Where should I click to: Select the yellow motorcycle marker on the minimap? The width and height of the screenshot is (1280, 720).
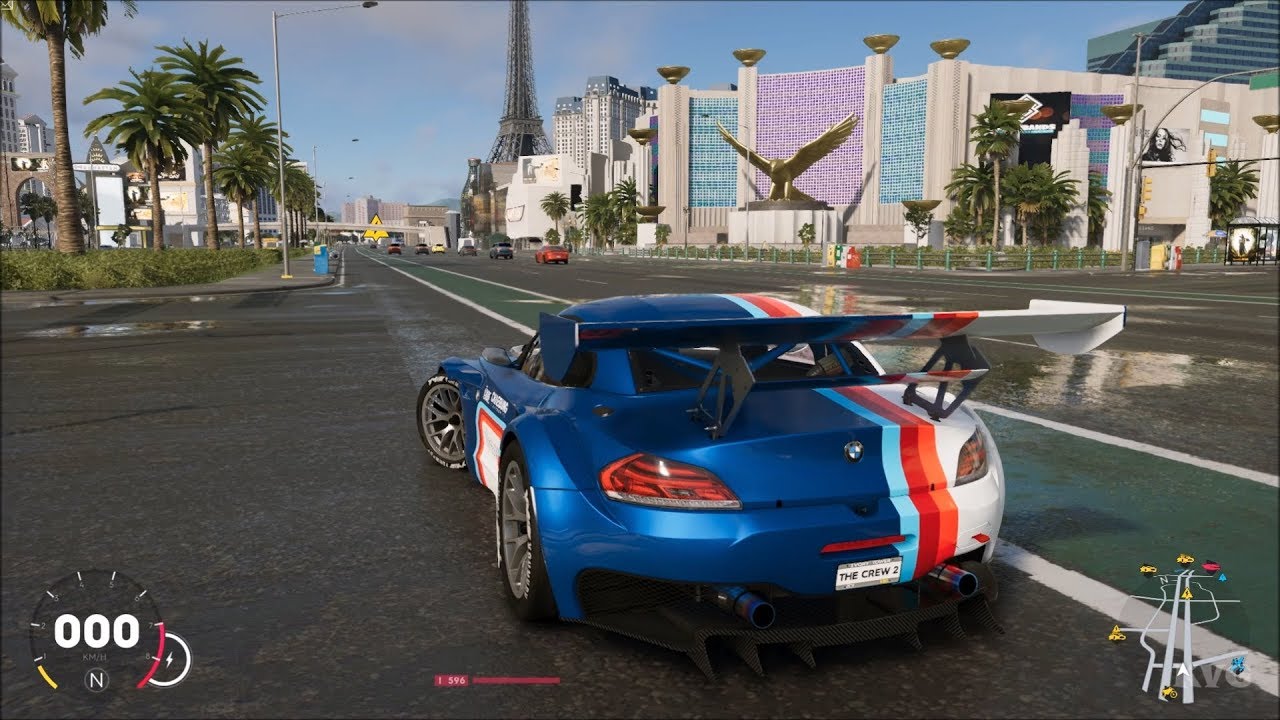1169,693
